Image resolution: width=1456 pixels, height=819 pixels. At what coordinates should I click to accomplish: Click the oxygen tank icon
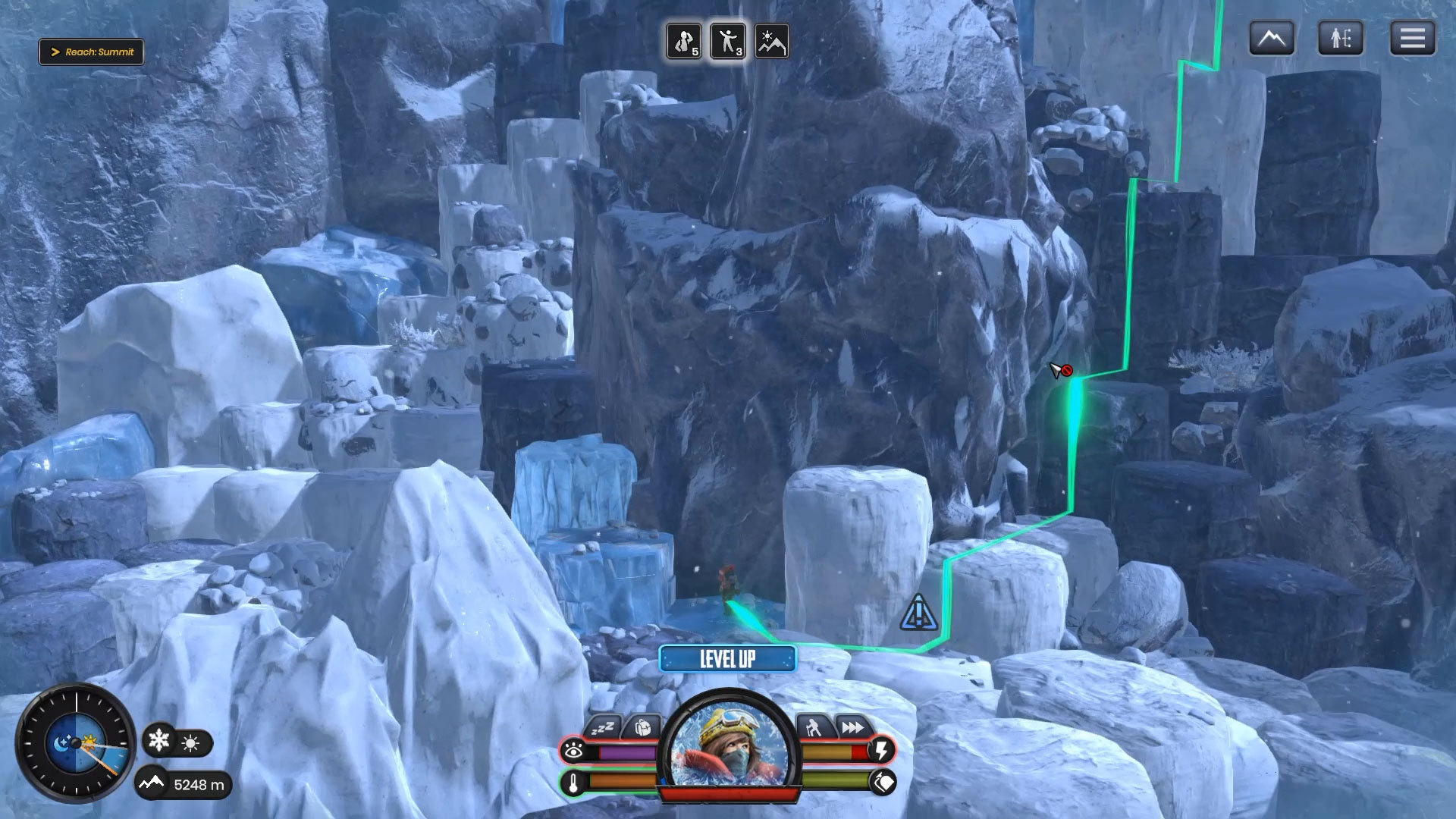[883, 782]
